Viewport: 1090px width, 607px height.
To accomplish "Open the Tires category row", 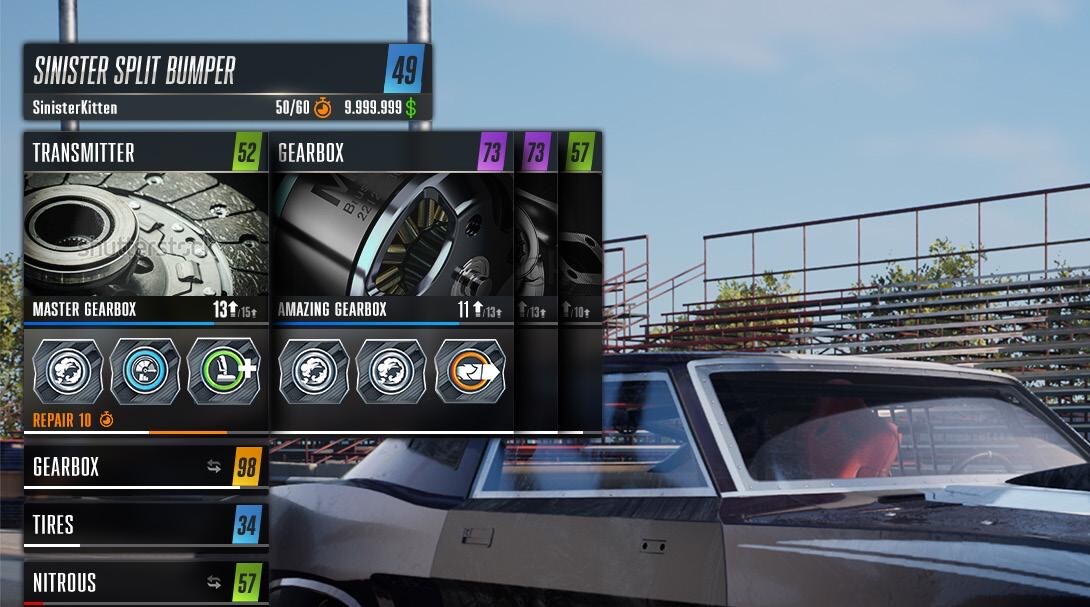I will [x=145, y=525].
